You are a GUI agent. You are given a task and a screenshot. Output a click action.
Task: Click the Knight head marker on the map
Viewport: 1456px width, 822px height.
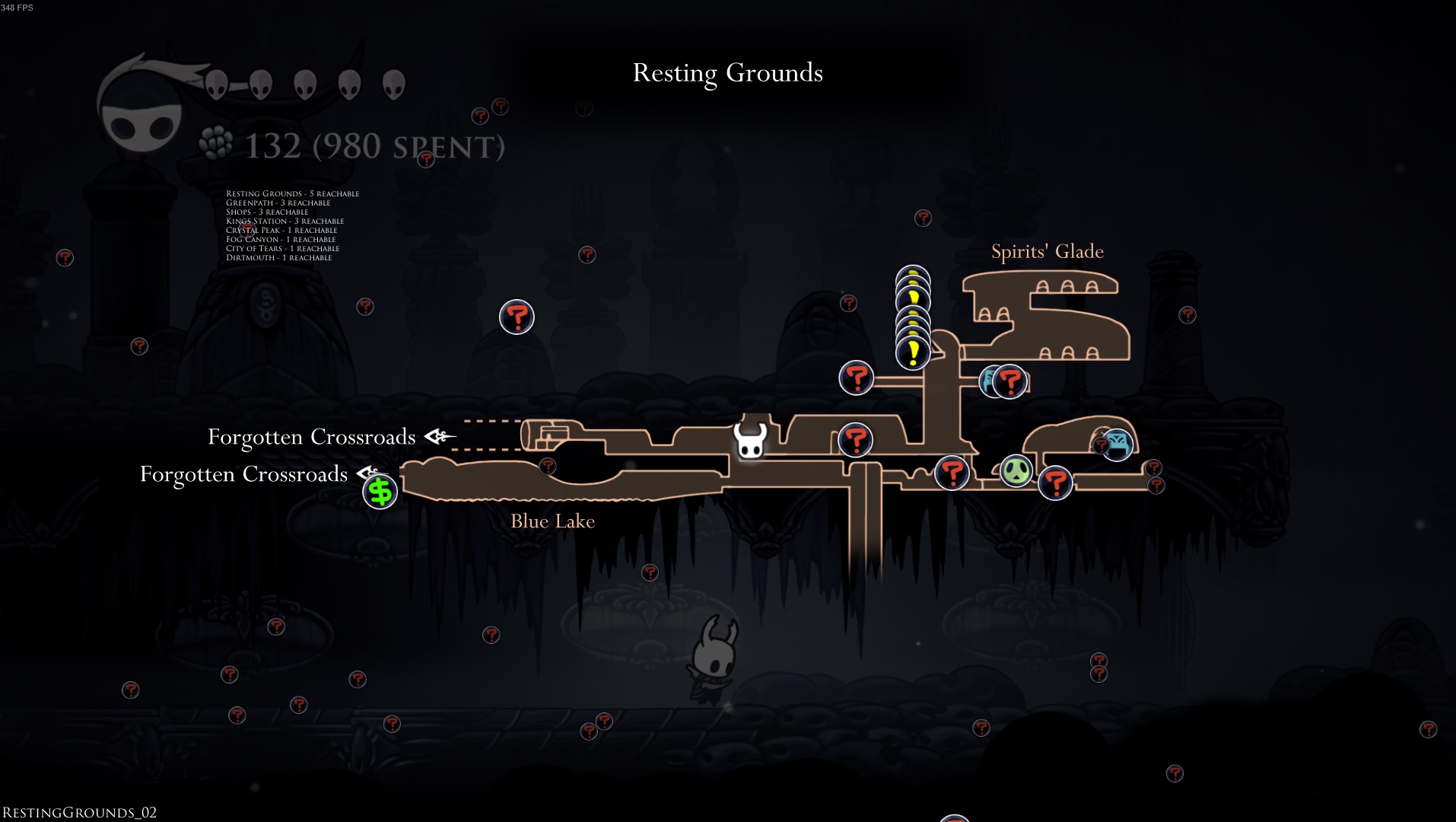pyautogui.click(x=750, y=441)
